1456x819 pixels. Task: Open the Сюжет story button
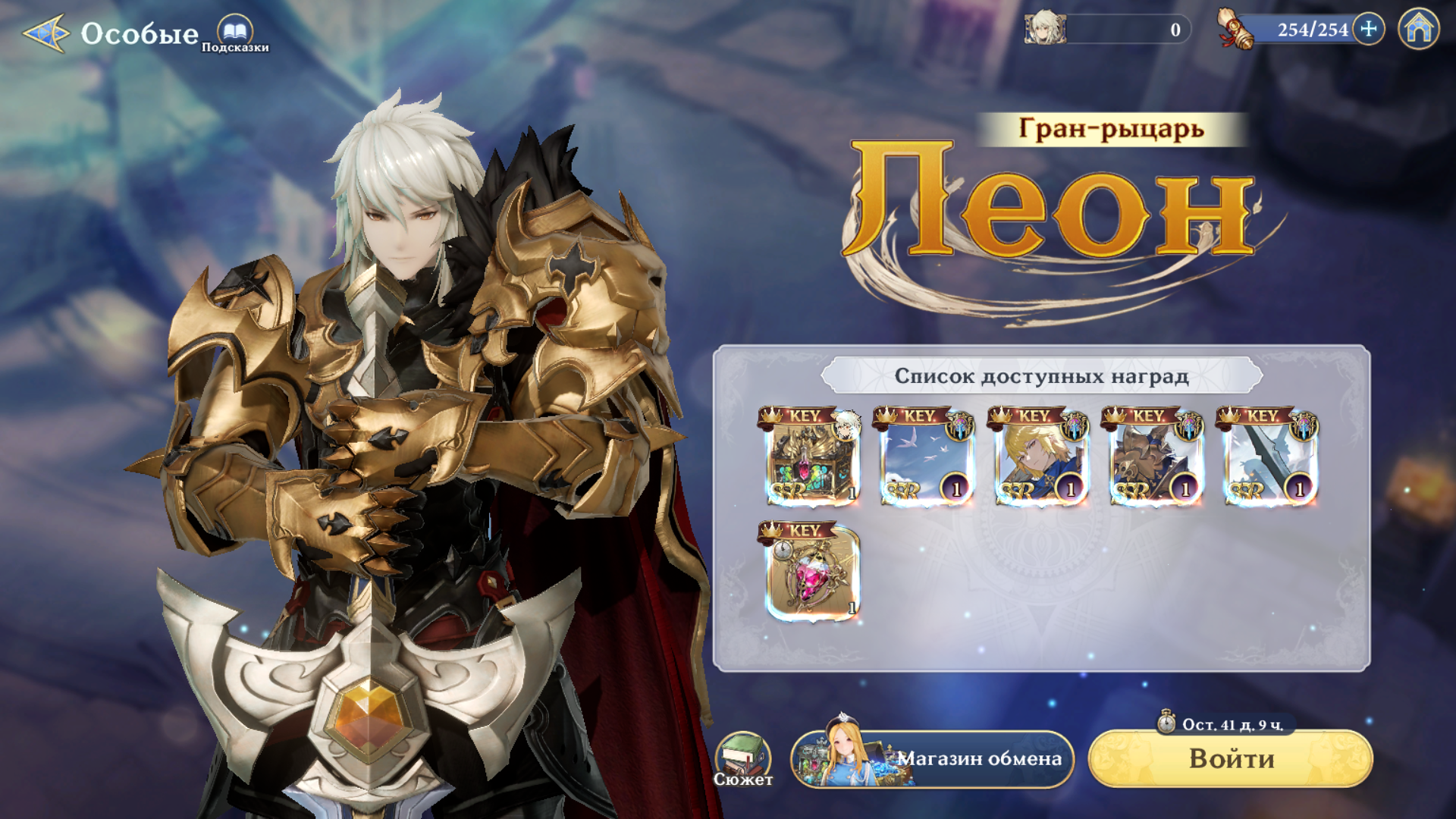point(743,758)
